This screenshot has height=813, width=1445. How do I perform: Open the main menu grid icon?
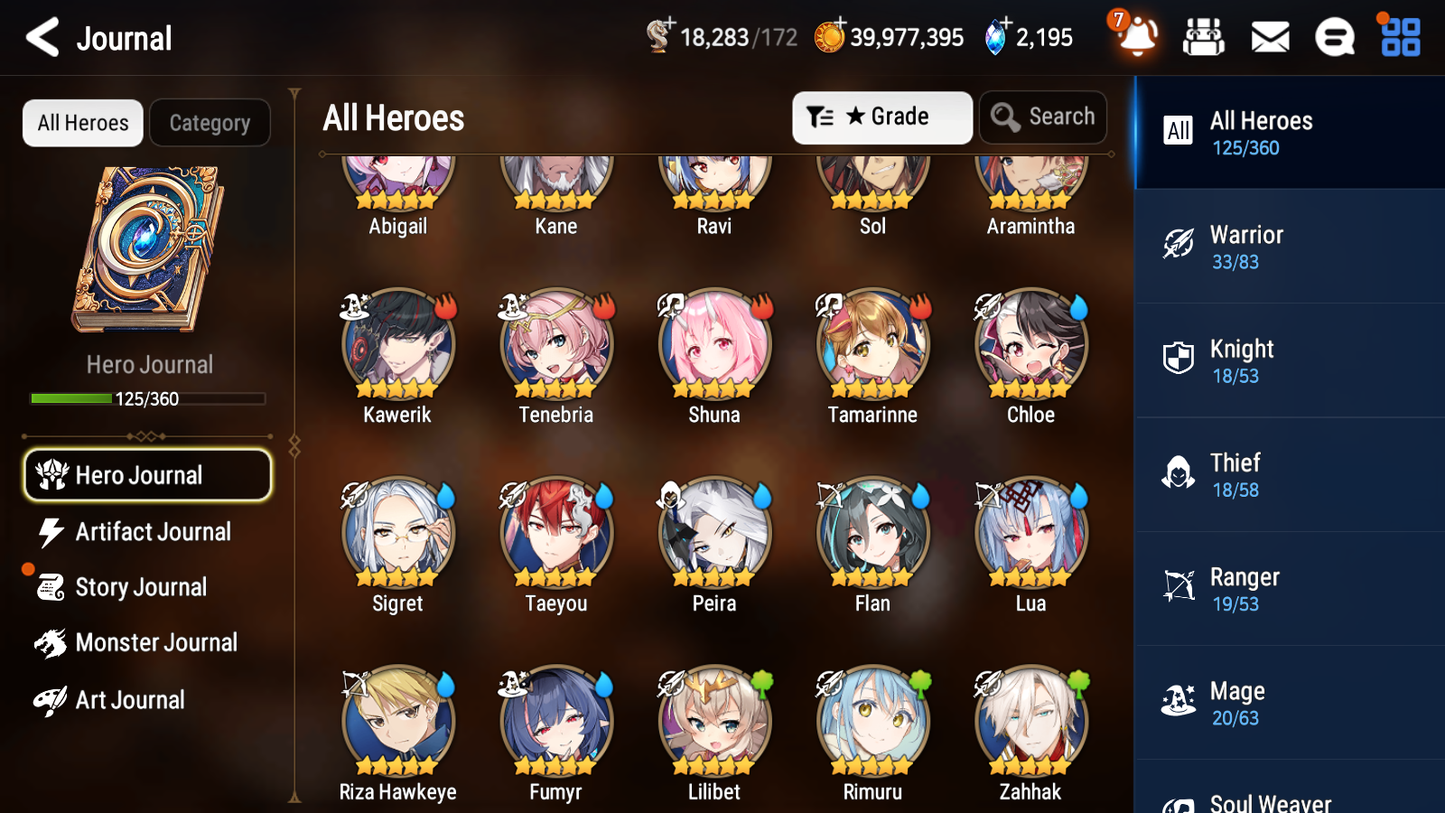1400,36
